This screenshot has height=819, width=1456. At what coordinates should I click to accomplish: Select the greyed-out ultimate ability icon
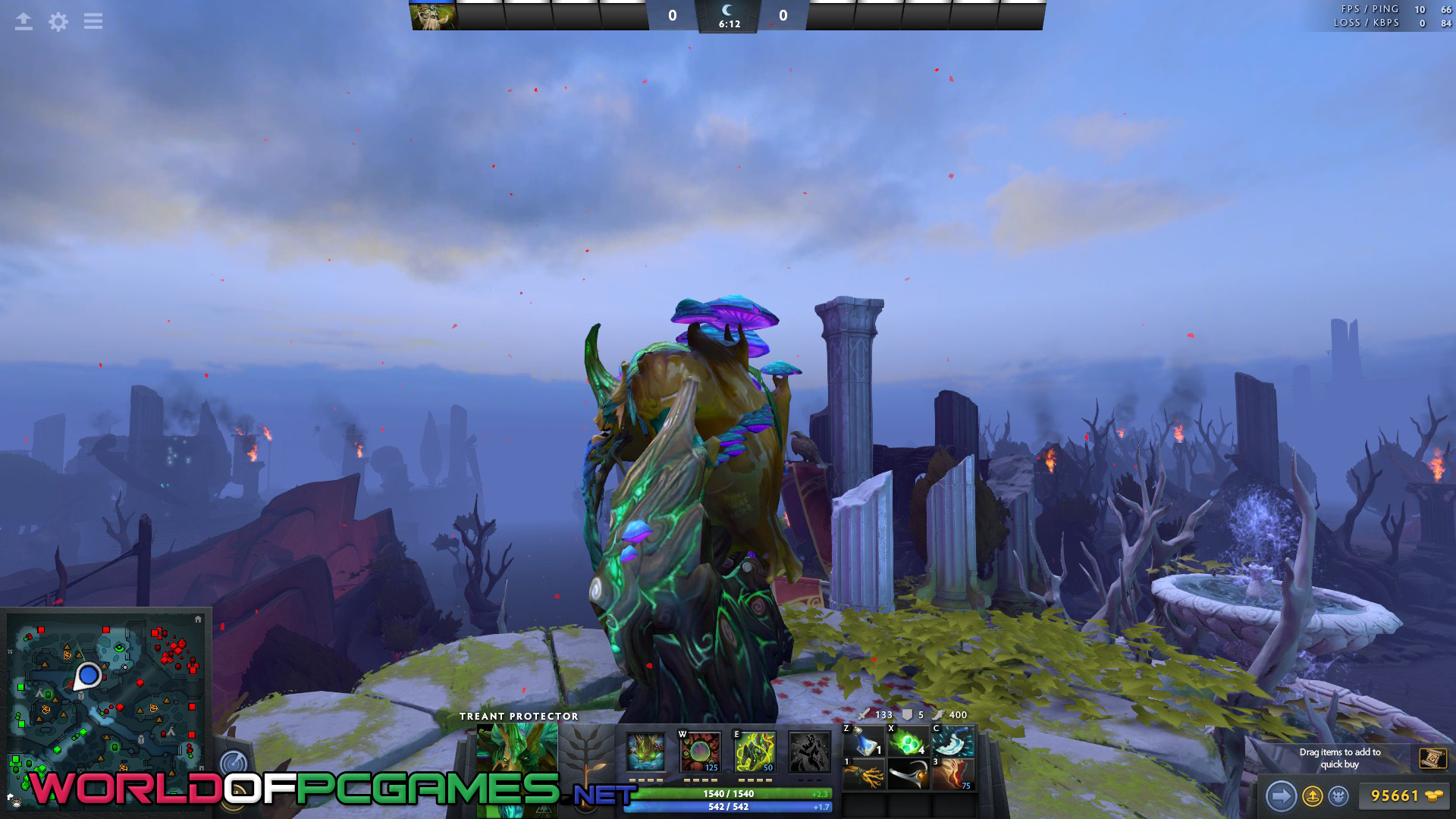click(x=809, y=752)
